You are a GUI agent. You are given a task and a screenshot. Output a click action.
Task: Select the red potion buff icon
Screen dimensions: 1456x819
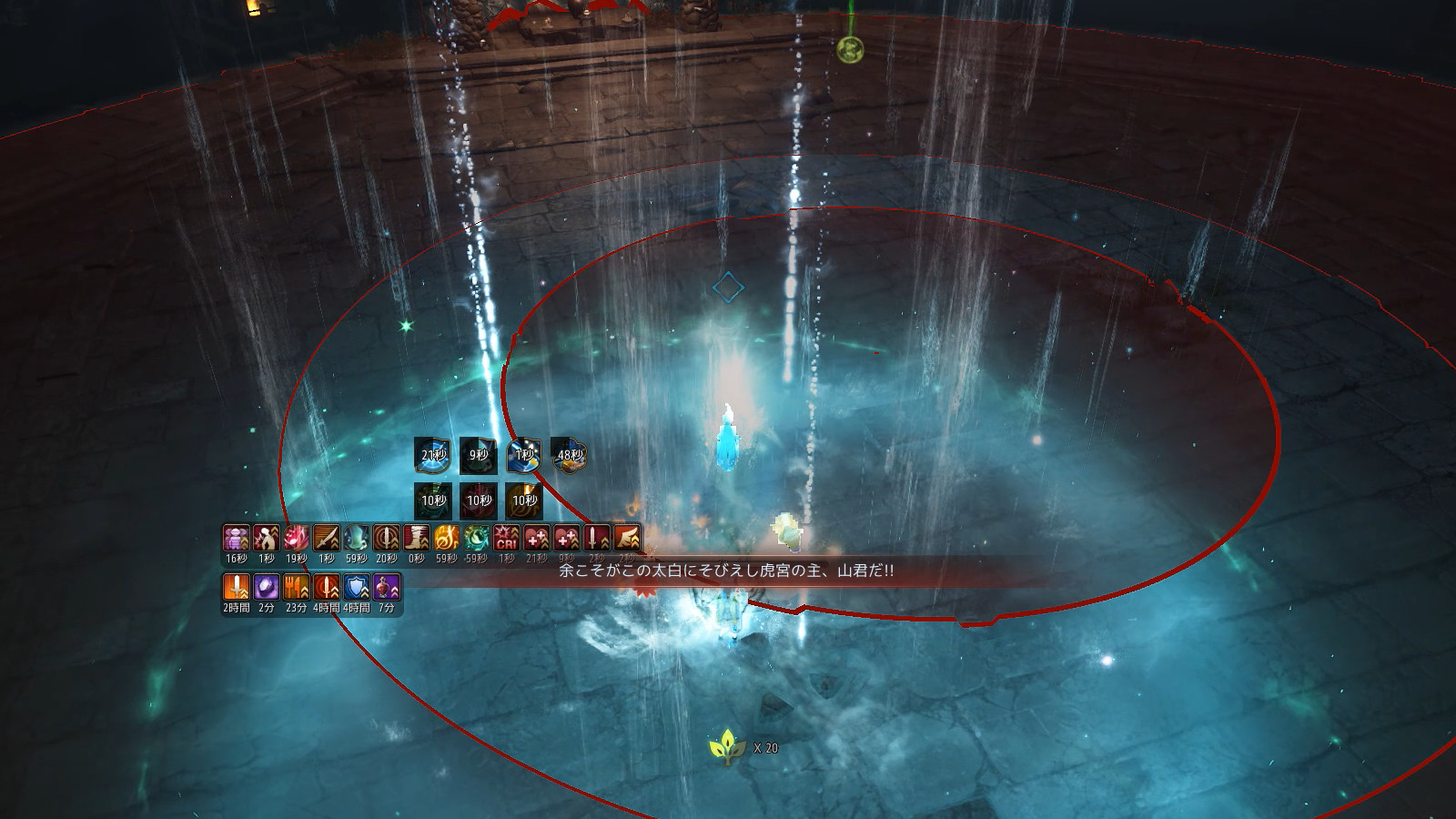[x=387, y=587]
